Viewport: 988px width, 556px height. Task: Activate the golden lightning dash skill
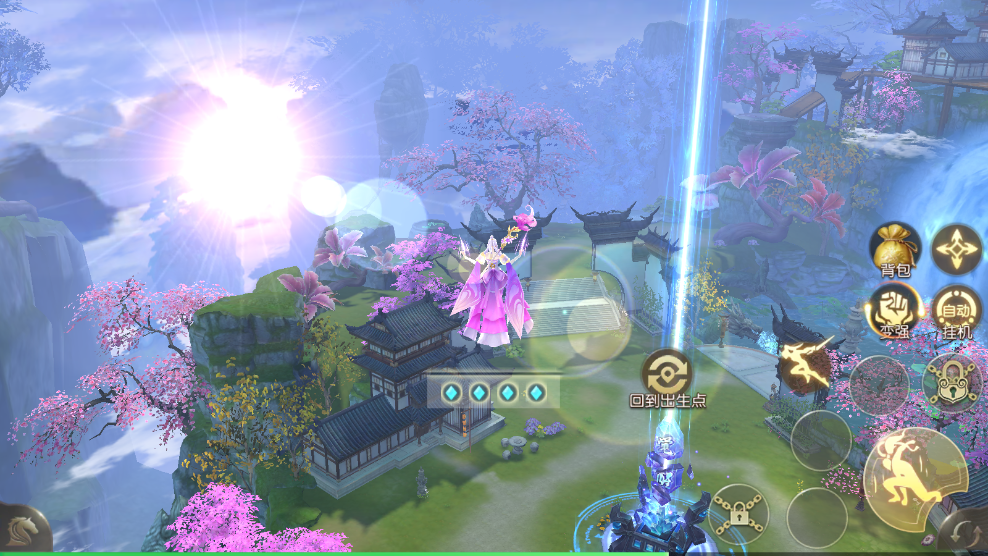tap(807, 362)
